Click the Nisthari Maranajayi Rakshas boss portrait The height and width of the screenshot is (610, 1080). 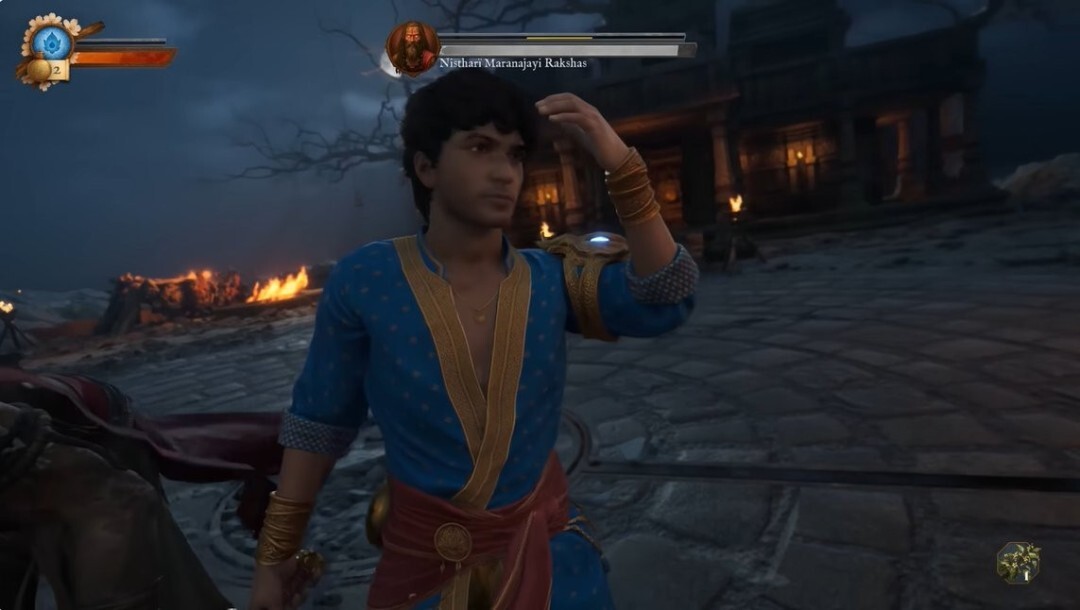412,48
